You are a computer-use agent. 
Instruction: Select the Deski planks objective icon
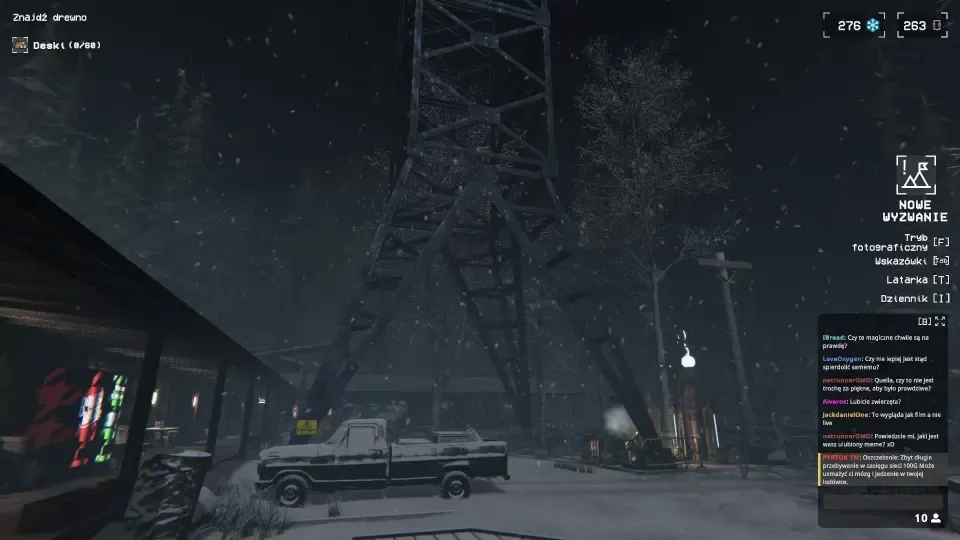[x=20, y=45]
